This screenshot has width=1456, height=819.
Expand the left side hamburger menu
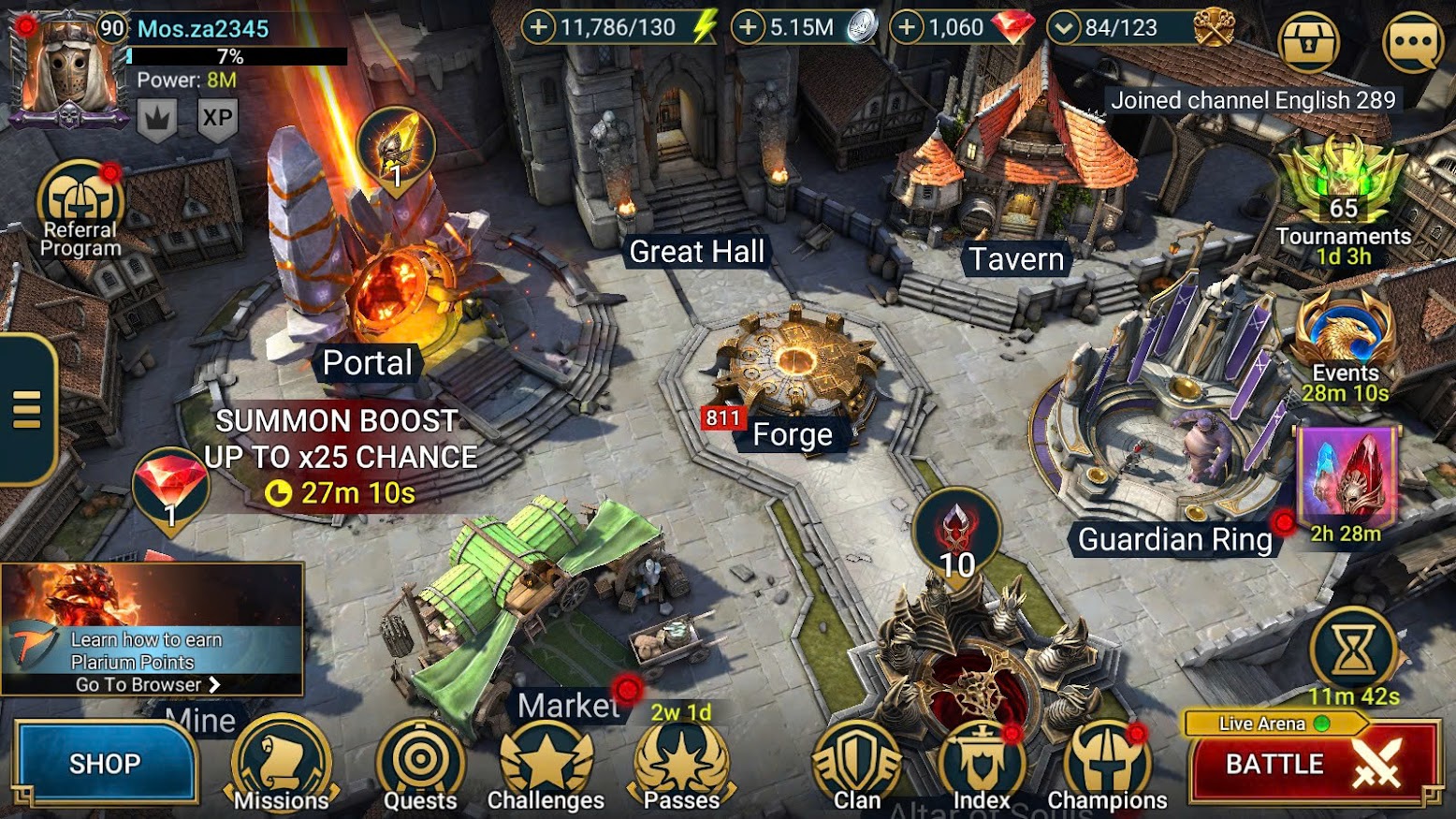27,409
